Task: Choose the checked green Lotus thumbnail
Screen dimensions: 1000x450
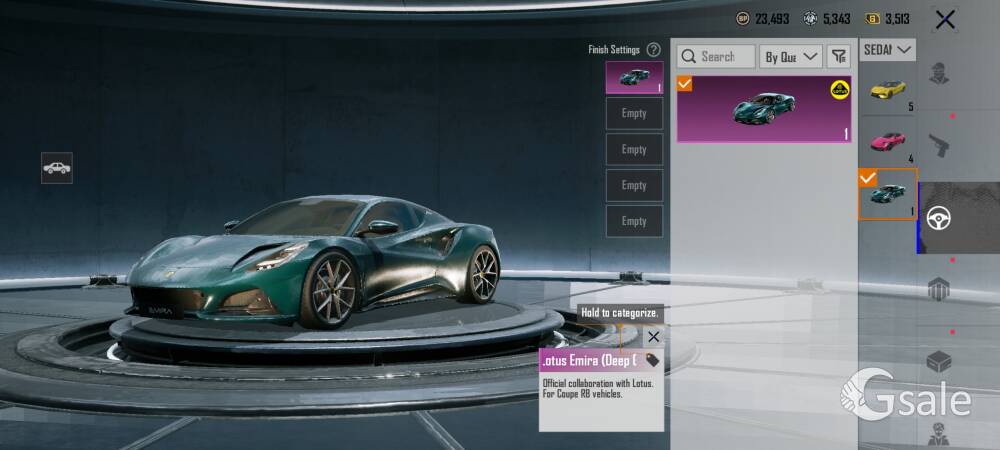Action: tap(887, 194)
